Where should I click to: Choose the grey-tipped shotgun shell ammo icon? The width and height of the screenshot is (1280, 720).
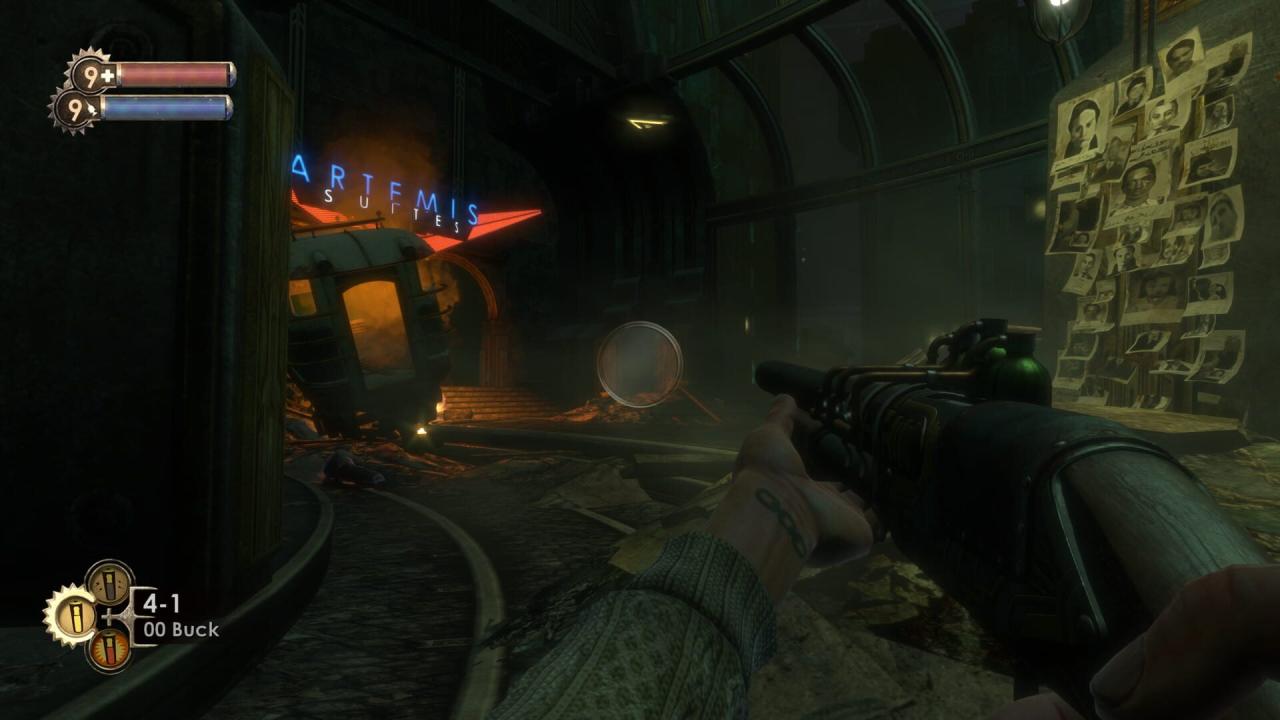tap(109, 583)
